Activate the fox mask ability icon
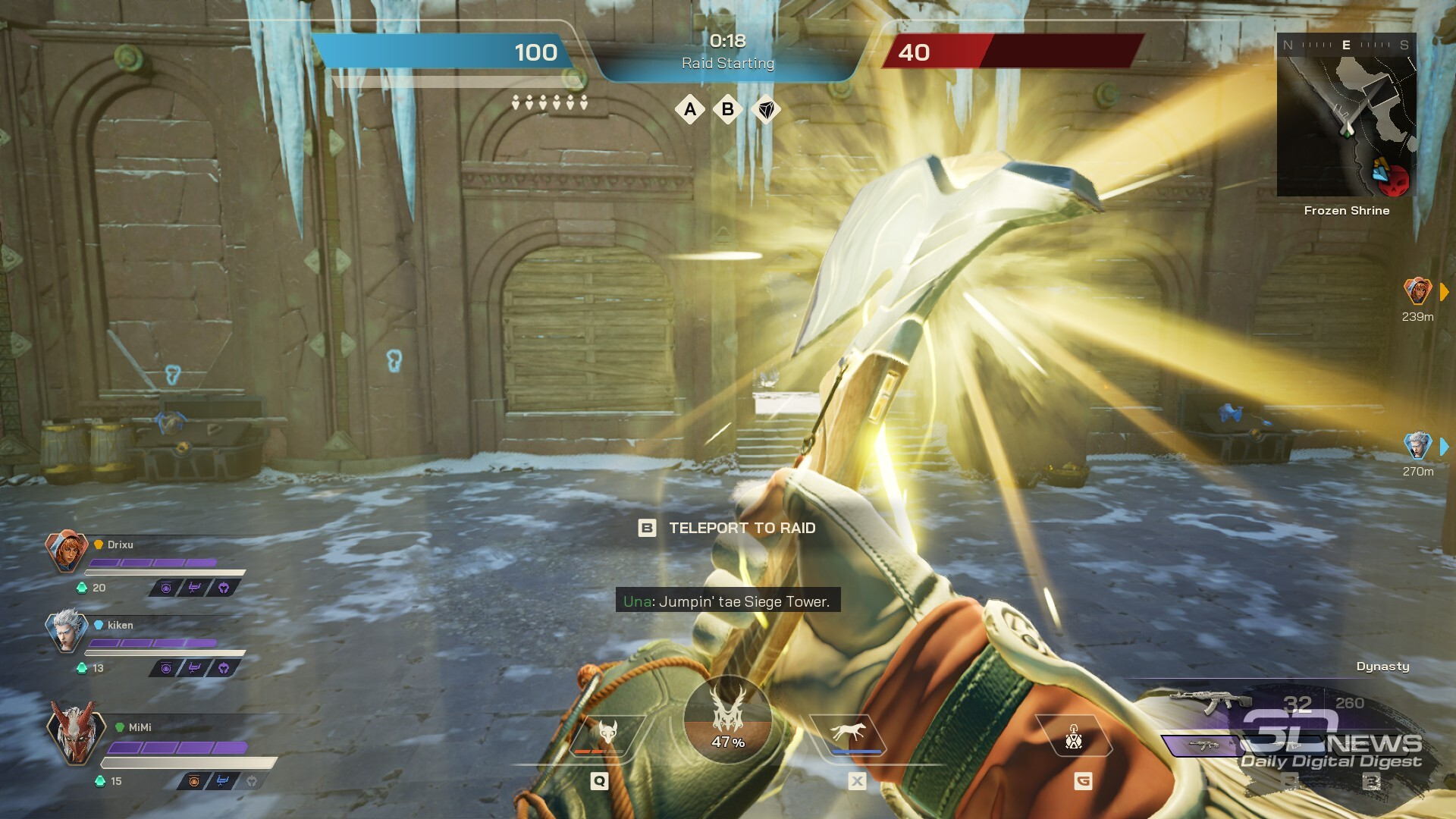The height and width of the screenshot is (819, 1456). click(x=607, y=733)
